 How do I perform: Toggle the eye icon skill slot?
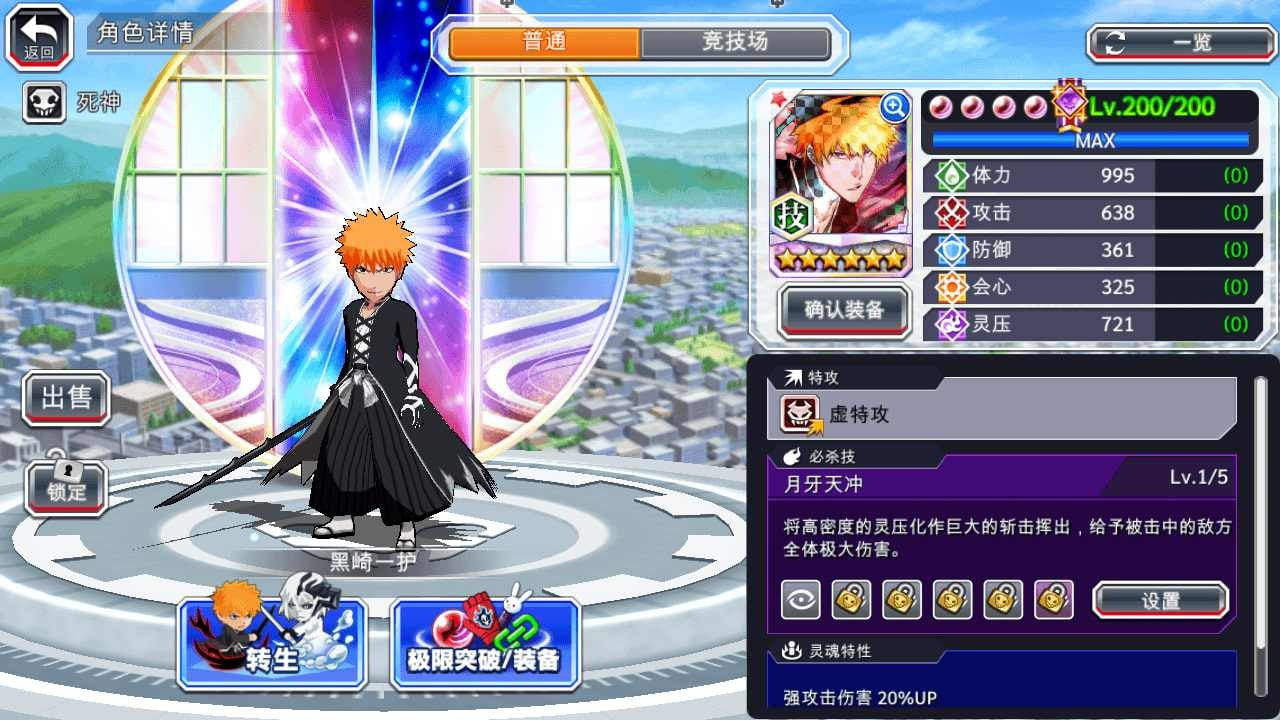[800, 598]
